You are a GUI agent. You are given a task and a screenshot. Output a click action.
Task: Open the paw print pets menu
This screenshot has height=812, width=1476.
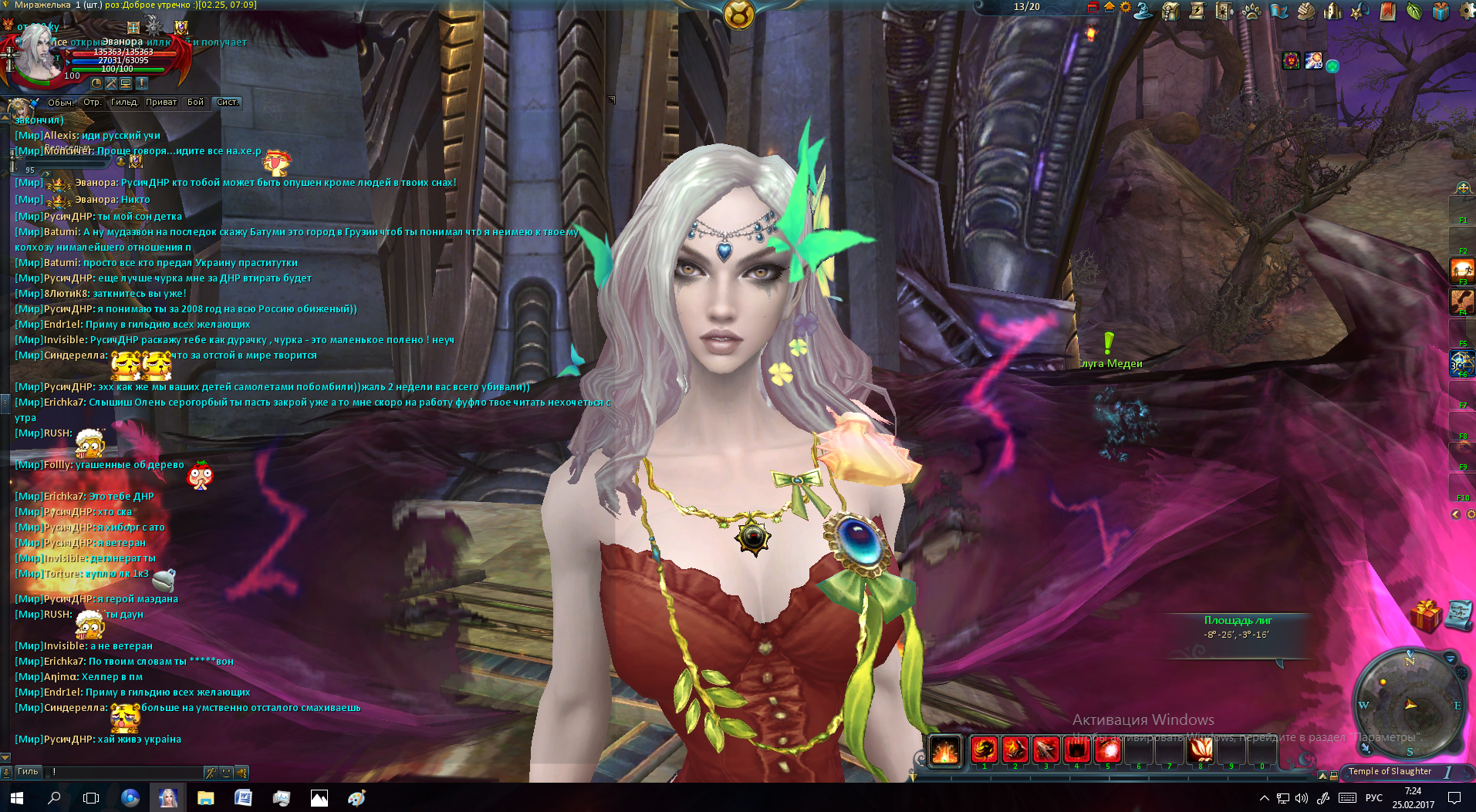(x=1251, y=11)
